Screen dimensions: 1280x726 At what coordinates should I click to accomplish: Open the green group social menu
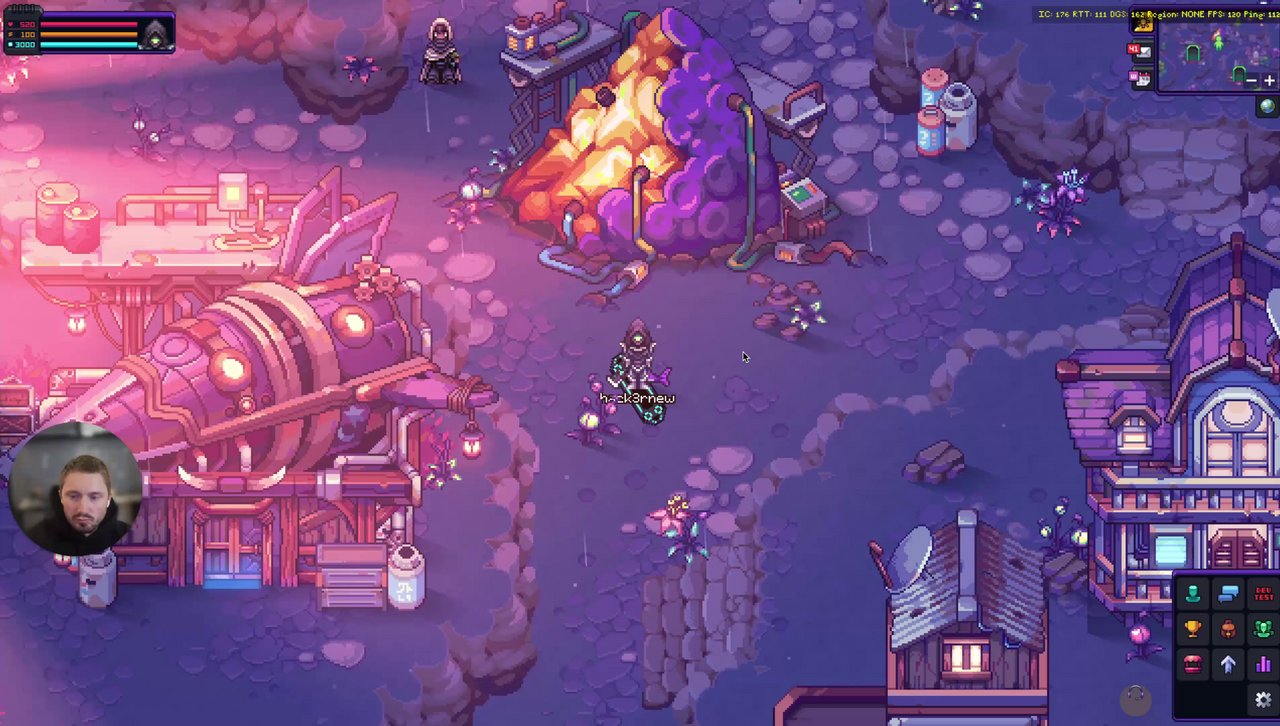coord(1263,629)
